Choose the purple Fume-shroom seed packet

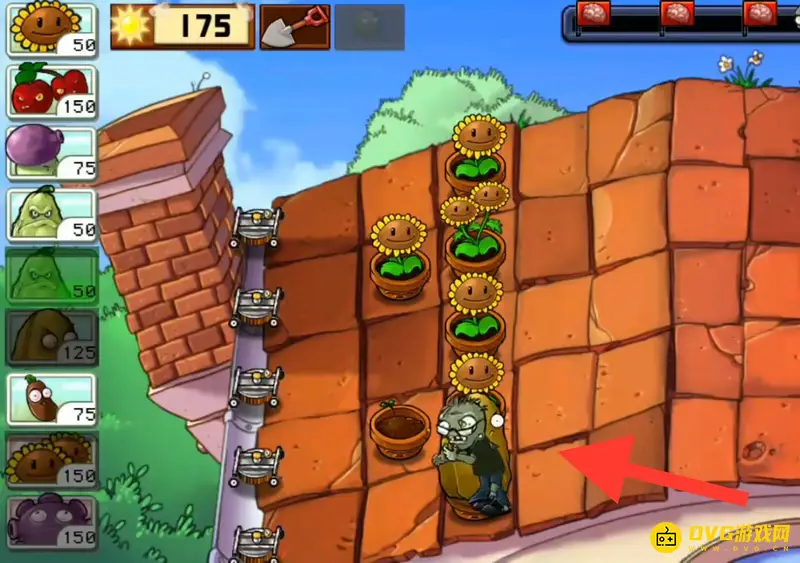click(x=52, y=152)
